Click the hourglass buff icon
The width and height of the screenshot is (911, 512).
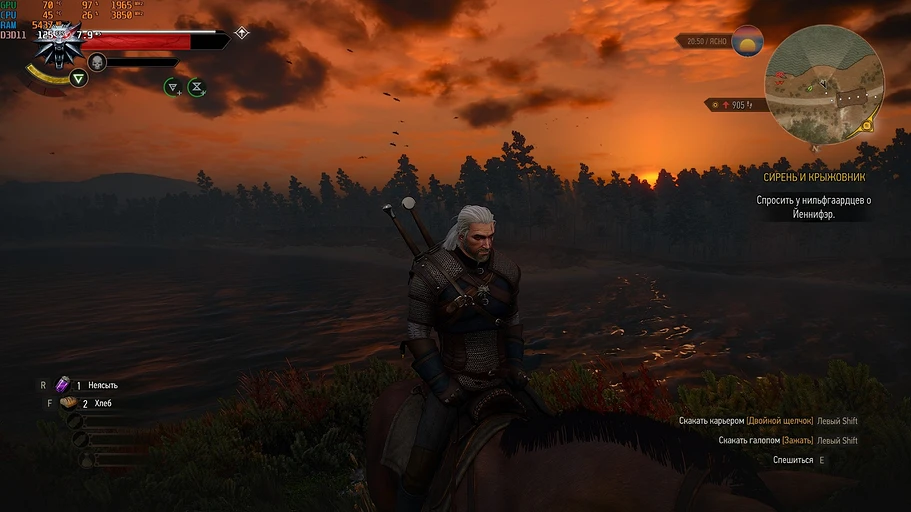coord(197,87)
